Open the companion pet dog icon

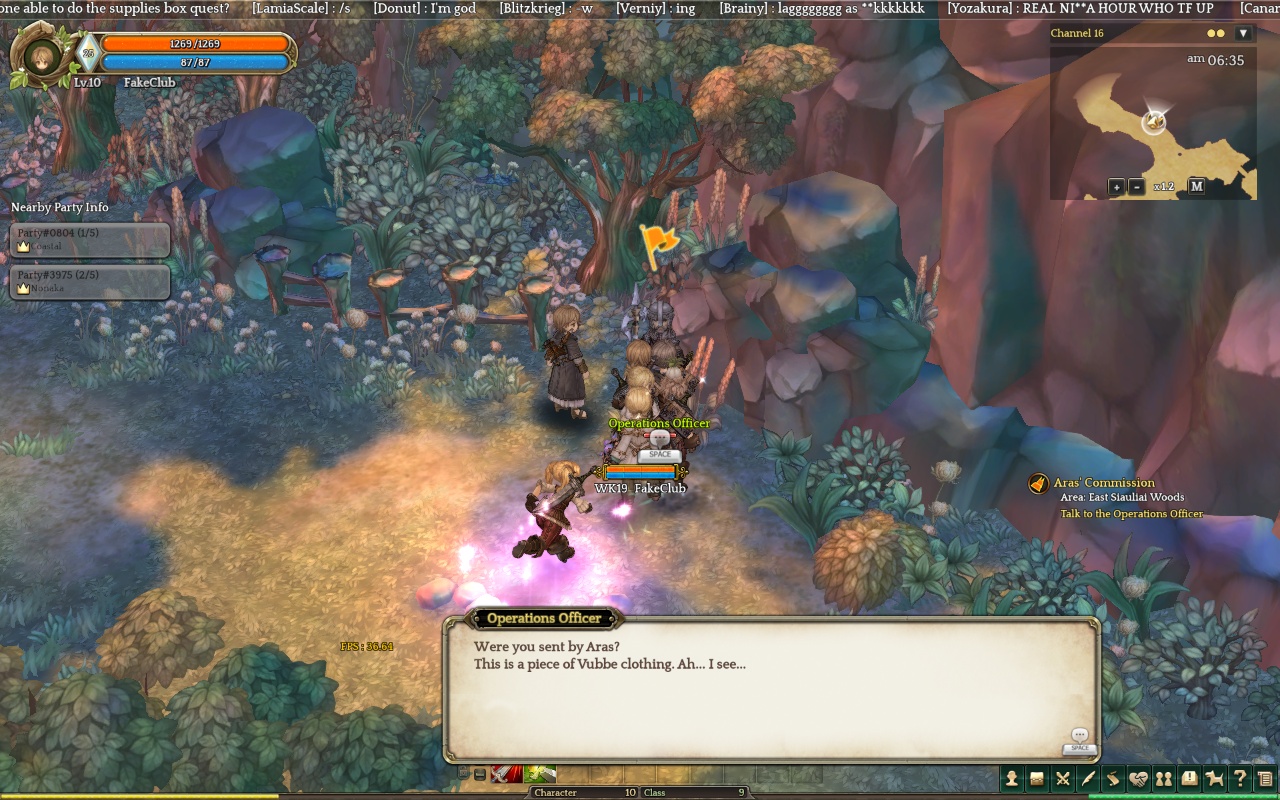click(1214, 778)
